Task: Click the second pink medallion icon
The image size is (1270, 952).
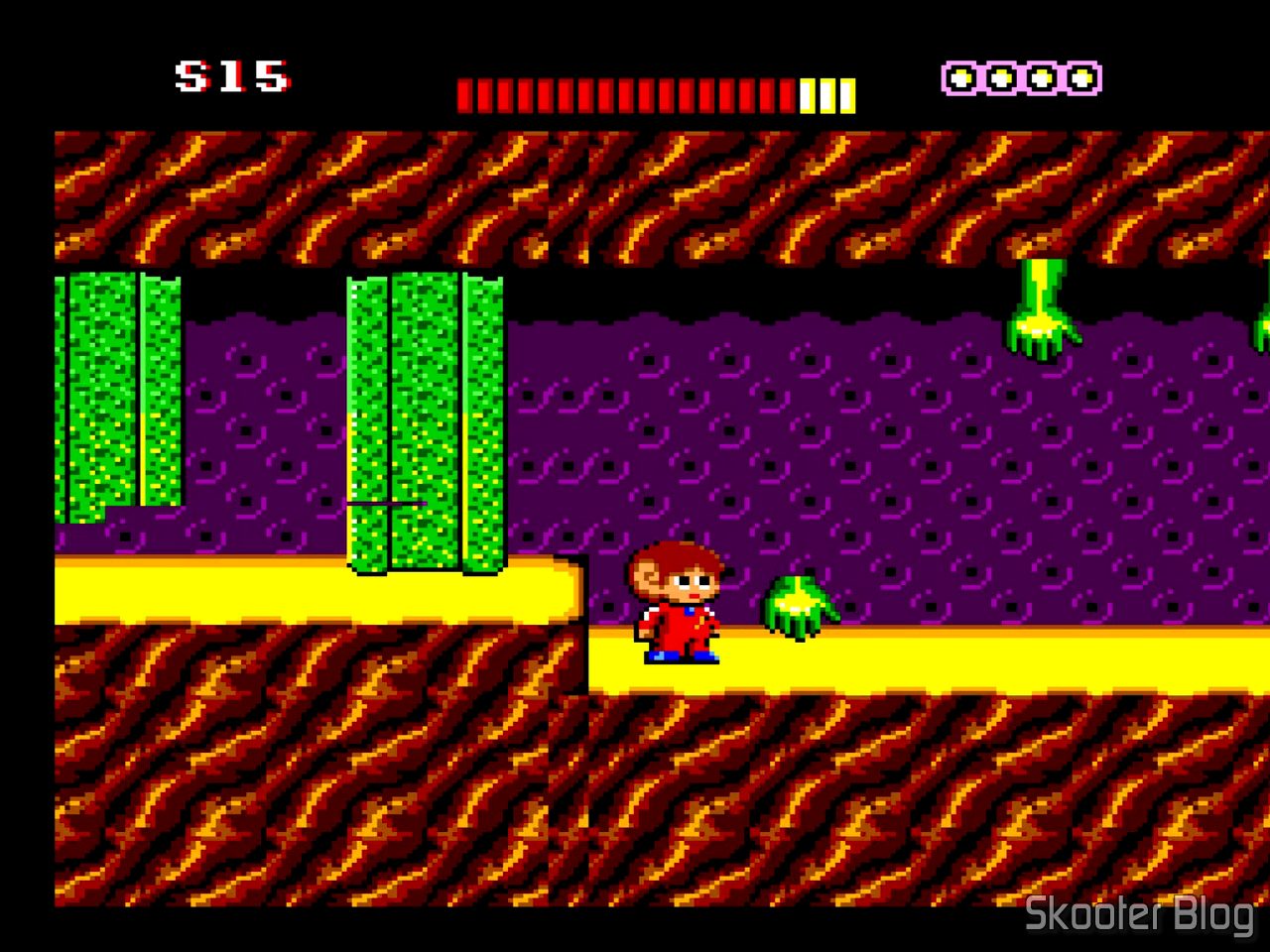Action: point(1001,76)
